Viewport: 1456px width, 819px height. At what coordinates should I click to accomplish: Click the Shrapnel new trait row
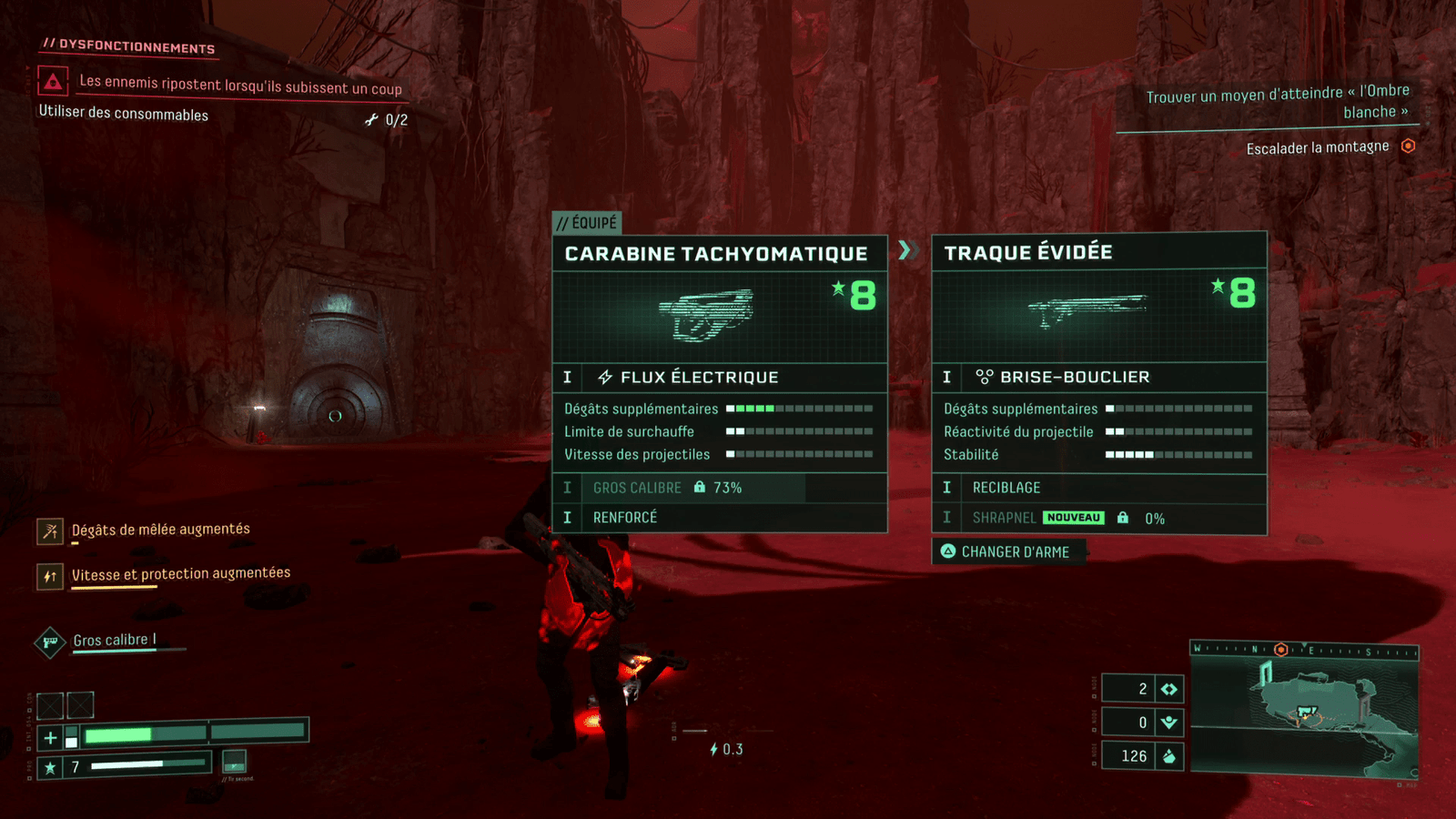pos(1098,518)
